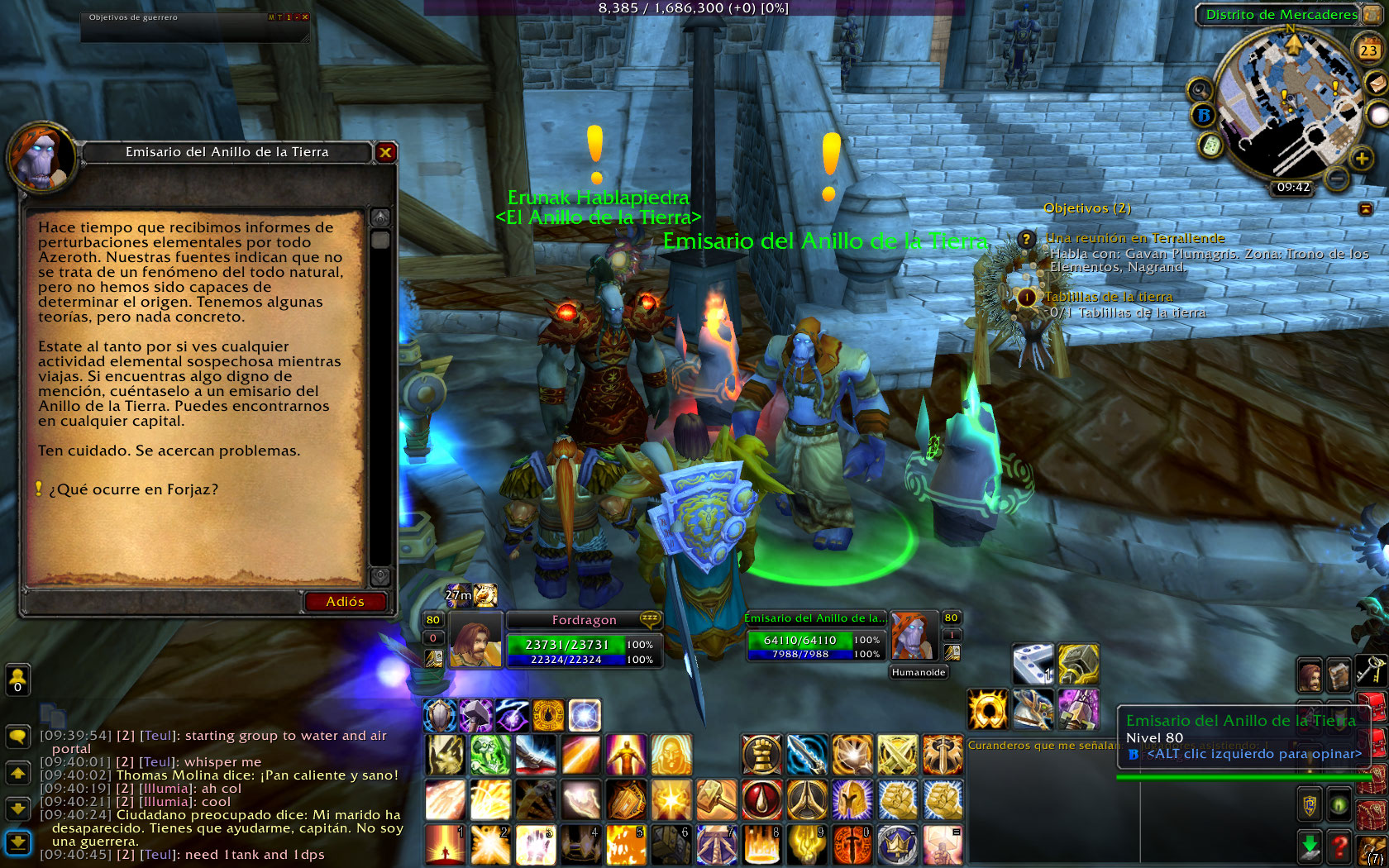Click the Adiós button
Image resolution: width=1389 pixels, height=868 pixels.
(x=345, y=602)
